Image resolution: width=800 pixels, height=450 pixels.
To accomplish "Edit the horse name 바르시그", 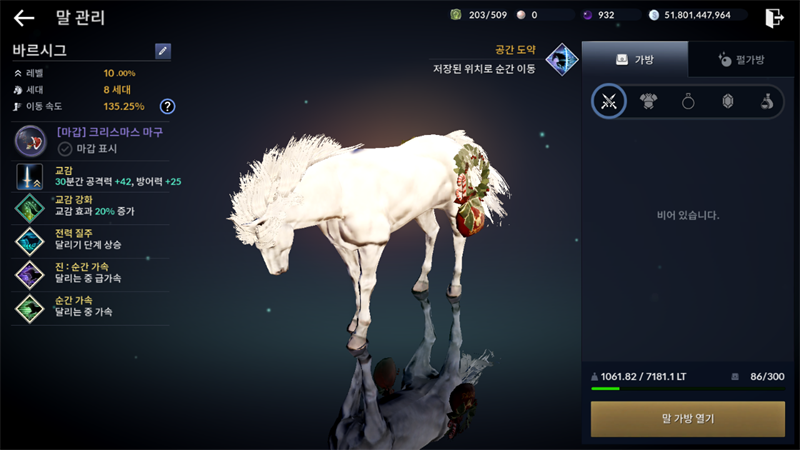I will point(163,51).
